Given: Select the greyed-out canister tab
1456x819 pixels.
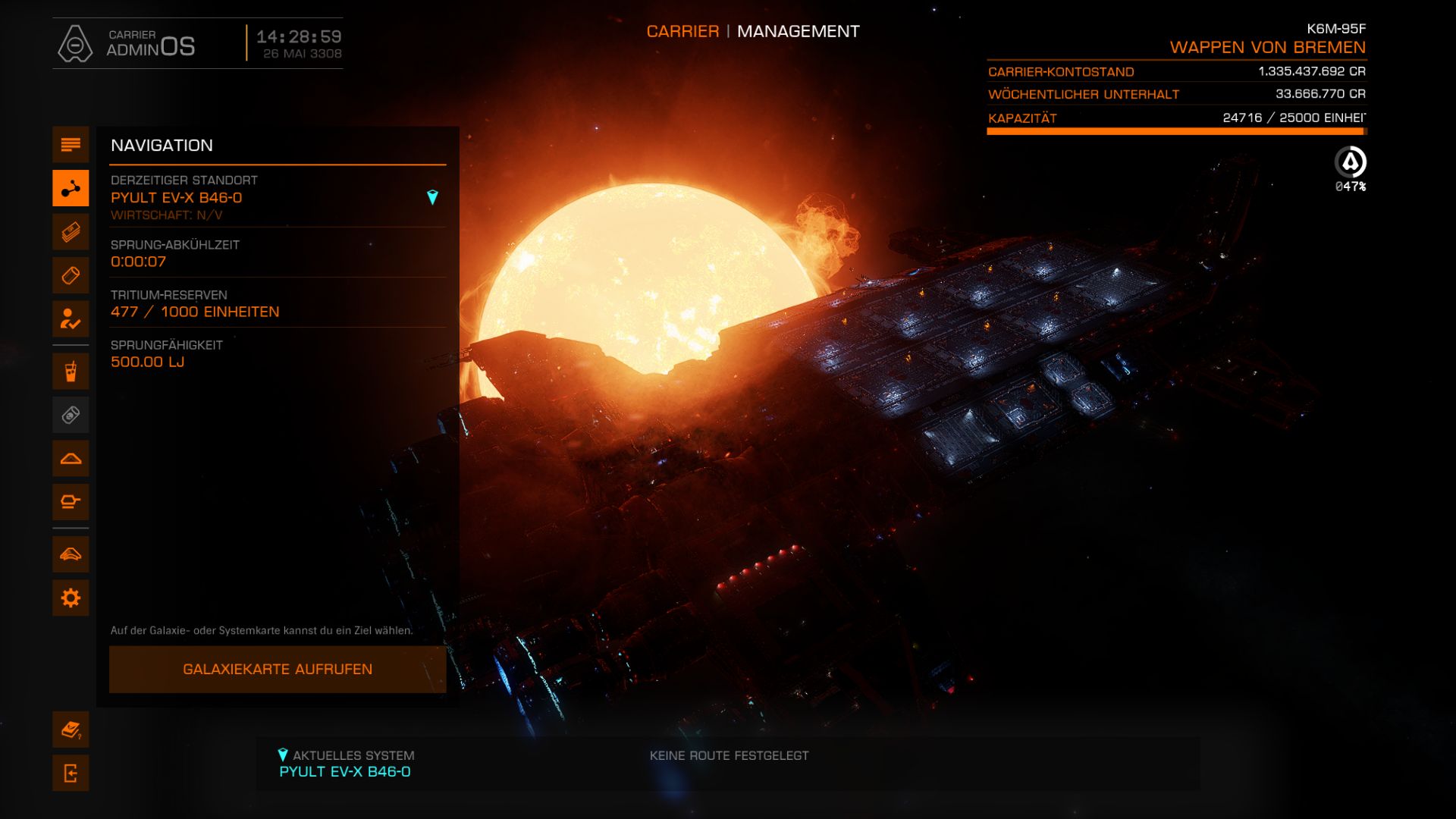Looking at the screenshot, I should 71,415.
